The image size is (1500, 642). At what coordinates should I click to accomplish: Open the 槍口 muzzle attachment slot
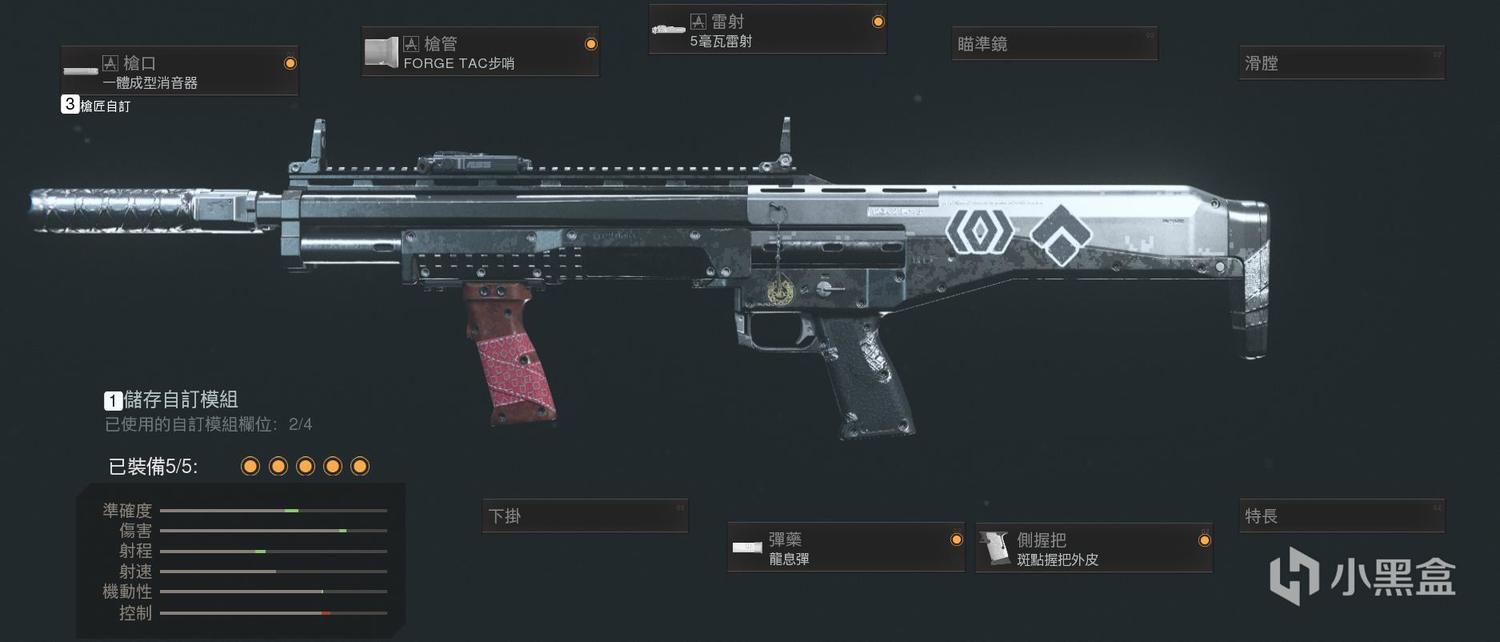[x=179, y=71]
